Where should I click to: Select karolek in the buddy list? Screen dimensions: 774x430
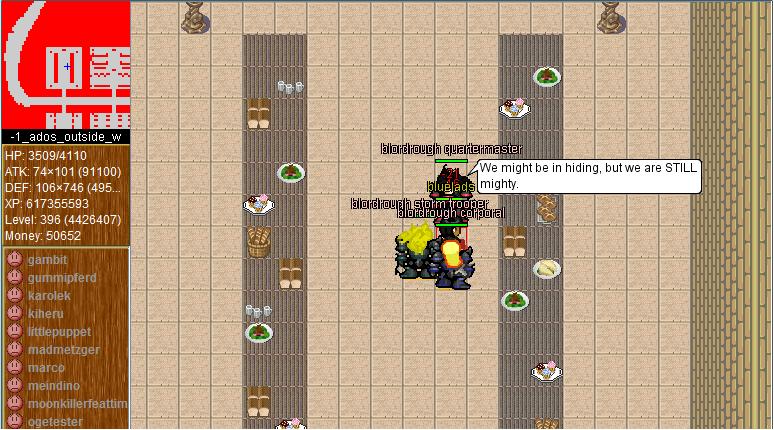point(49,296)
